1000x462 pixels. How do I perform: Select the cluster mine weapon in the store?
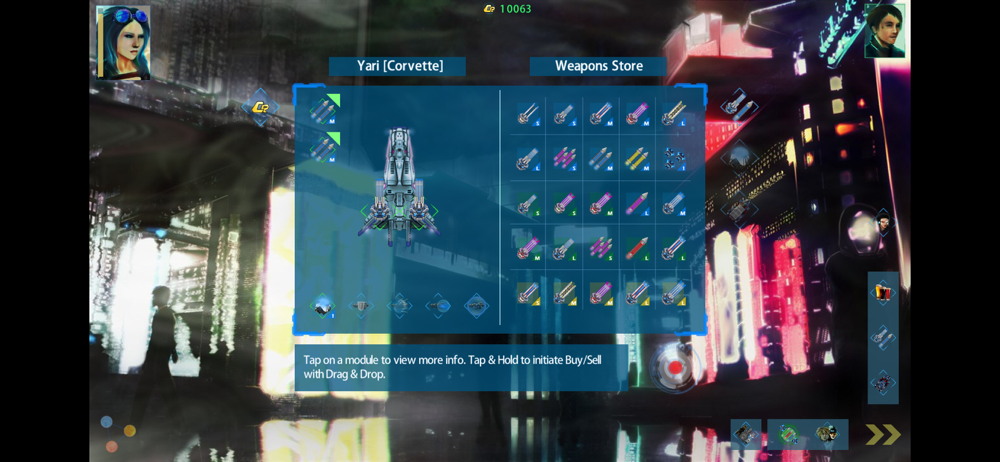point(675,159)
